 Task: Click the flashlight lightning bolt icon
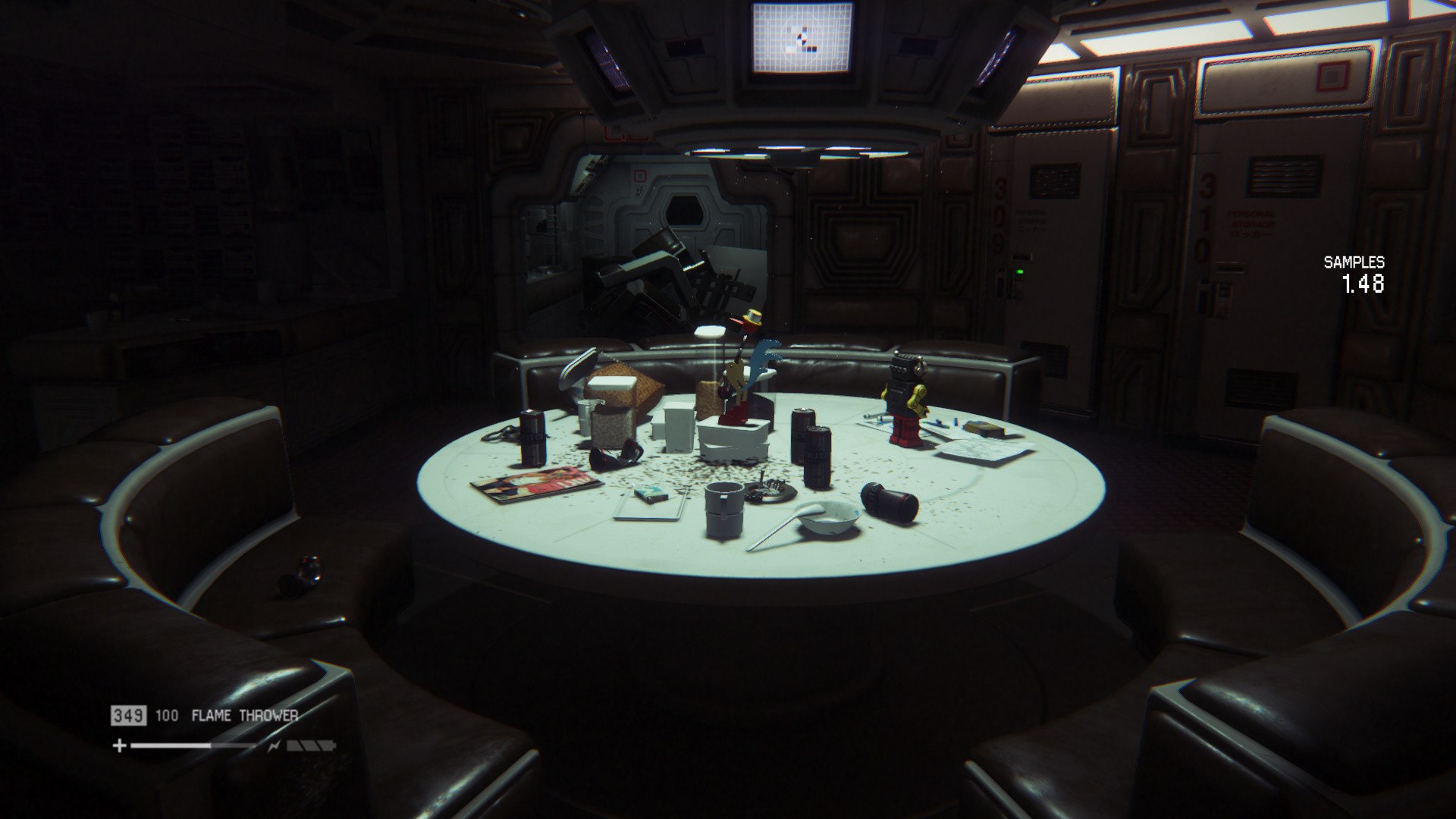click(x=273, y=746)
